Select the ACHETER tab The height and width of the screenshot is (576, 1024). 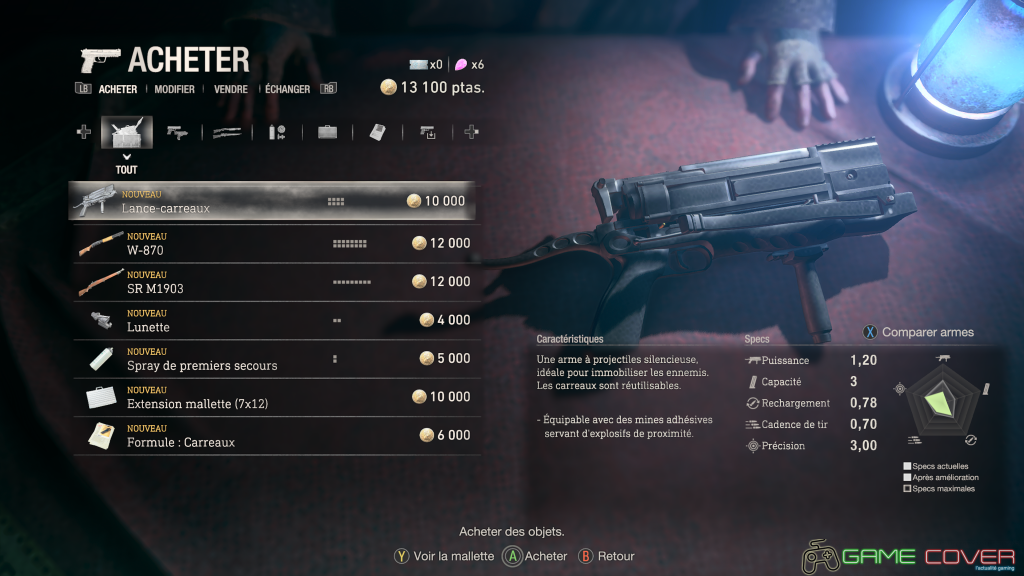pyautogui.click(x=118, y=89)
